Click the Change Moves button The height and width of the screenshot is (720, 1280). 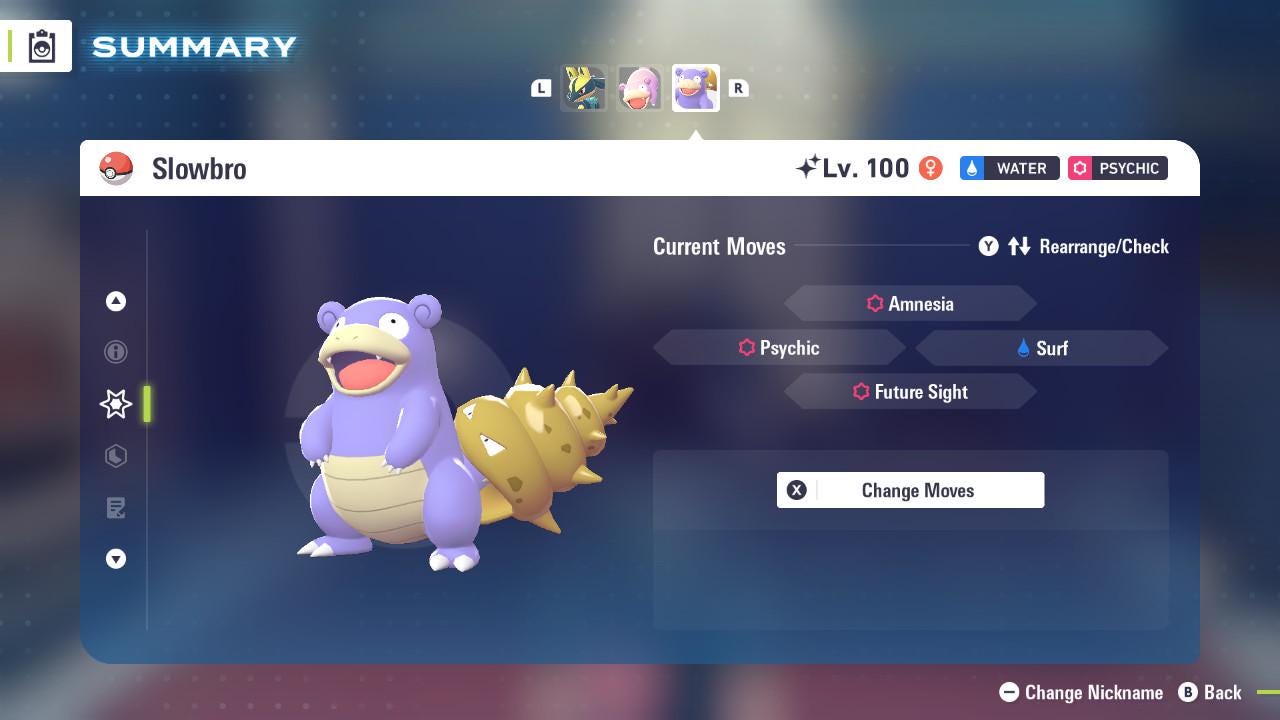point(910,490)
